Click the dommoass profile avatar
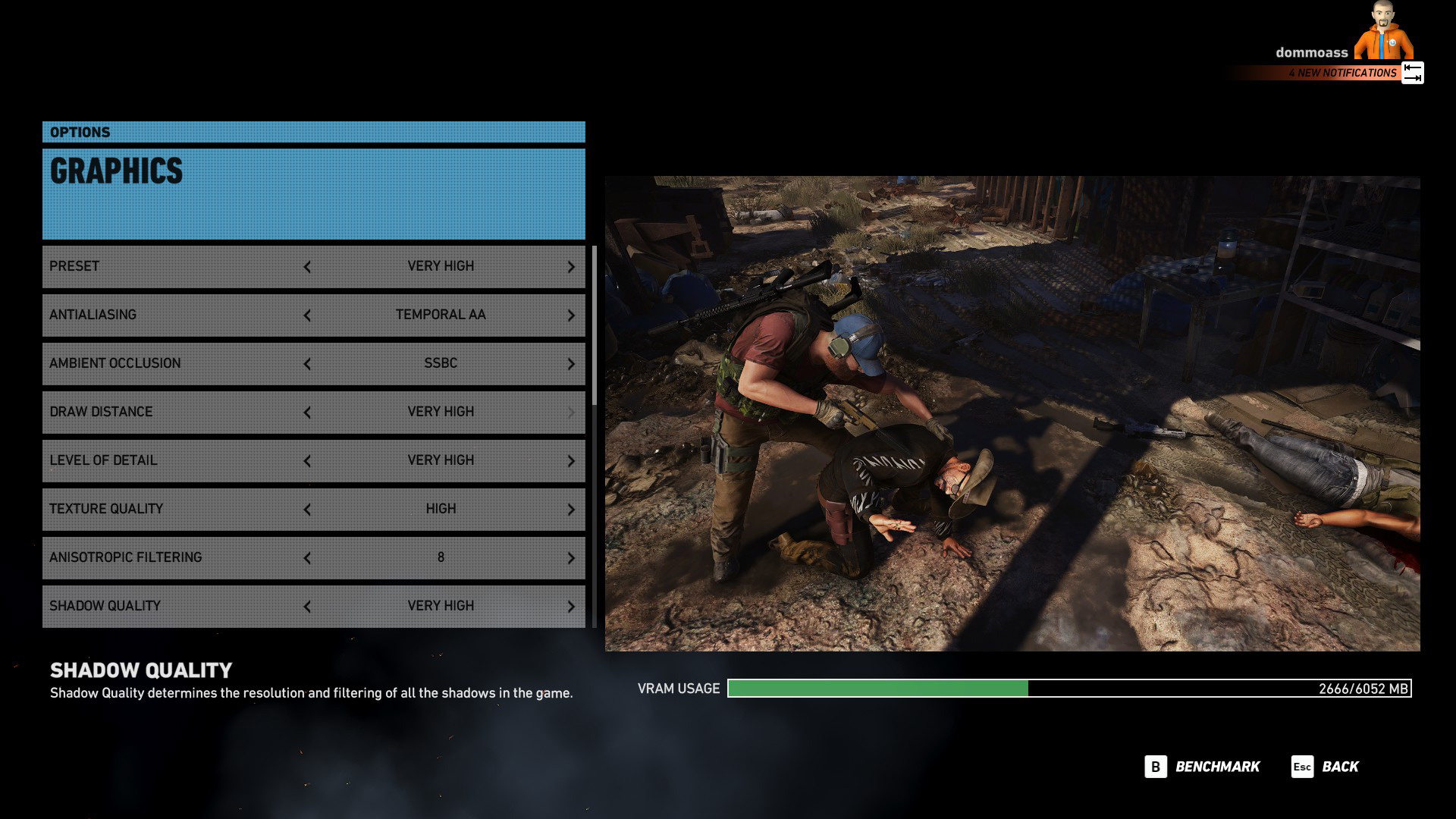Viewport: 1456px width, 819px height. (1383, 30)
